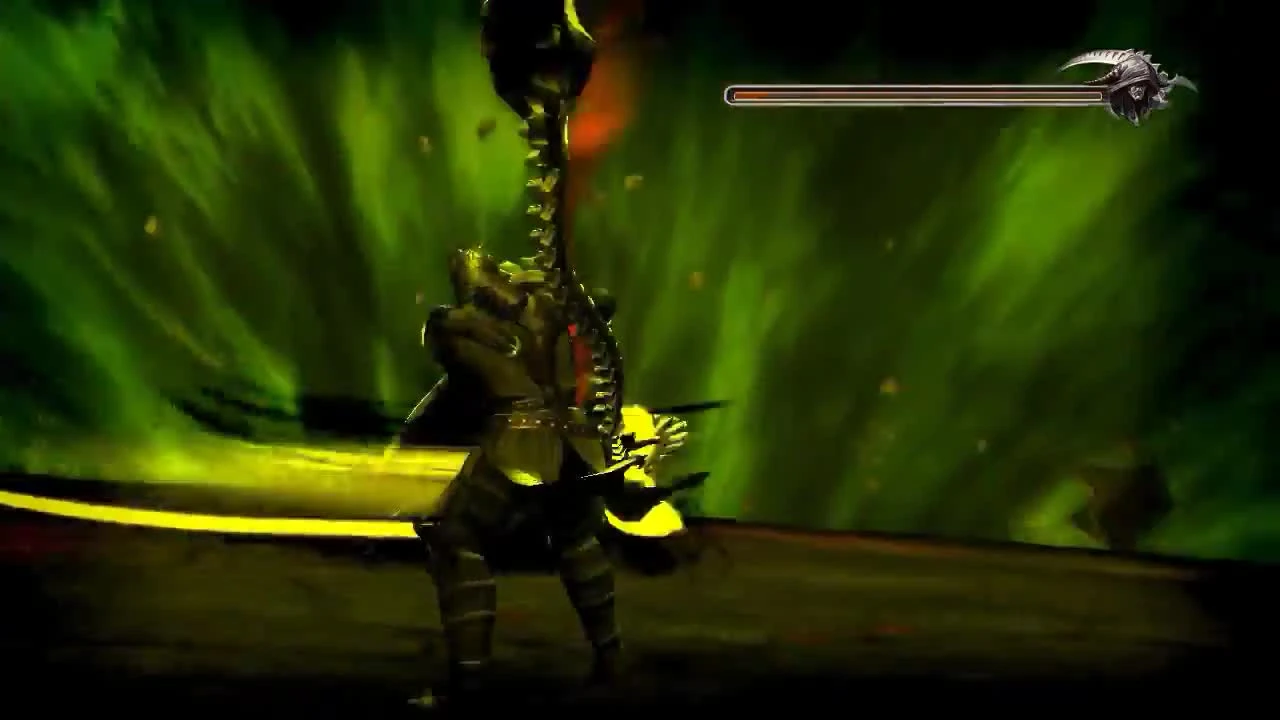Toggle the red health fill segment
Image resolution: width=1280 pixels, height=720 pixels.
point(750,94)
